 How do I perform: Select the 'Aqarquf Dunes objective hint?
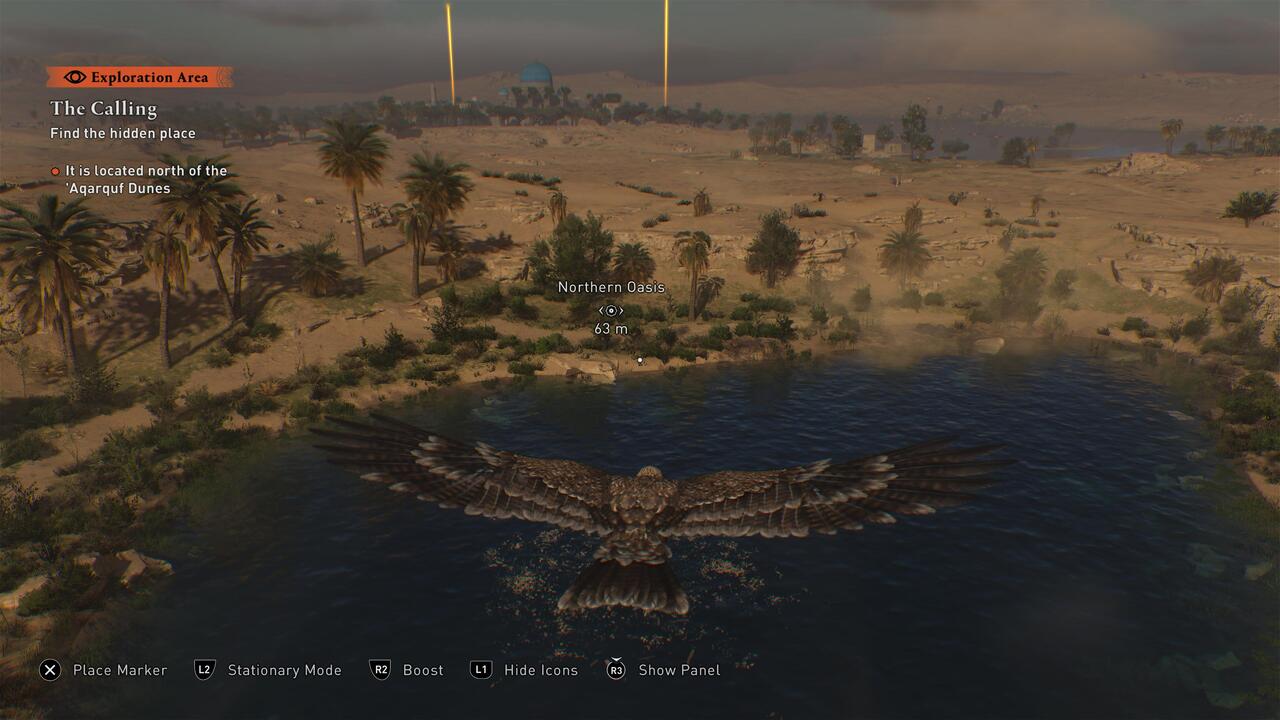145,179
